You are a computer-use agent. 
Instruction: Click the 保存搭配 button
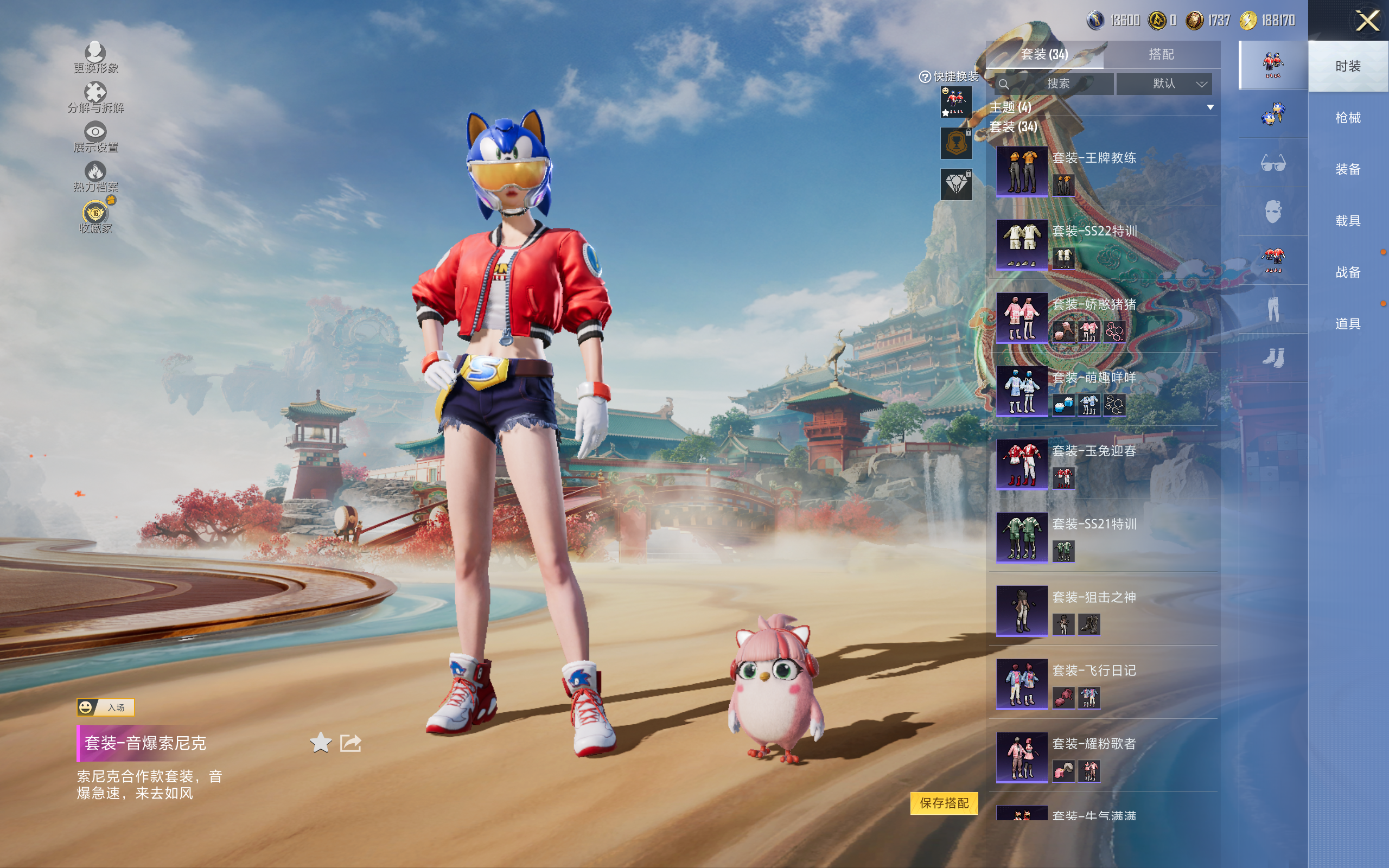(x=944, y=802)
